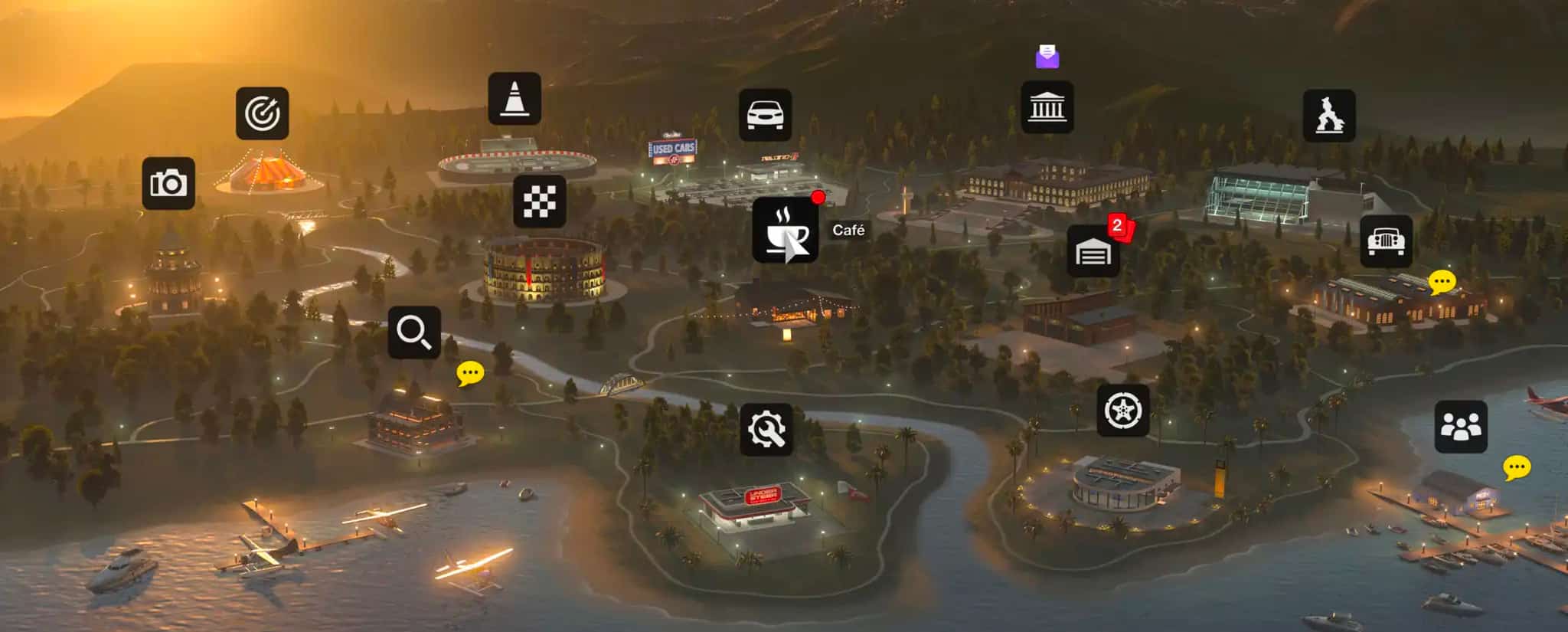The image size is (1568, 632).
Task: Select the classic jeep car icon
Action: point(1386,241)
